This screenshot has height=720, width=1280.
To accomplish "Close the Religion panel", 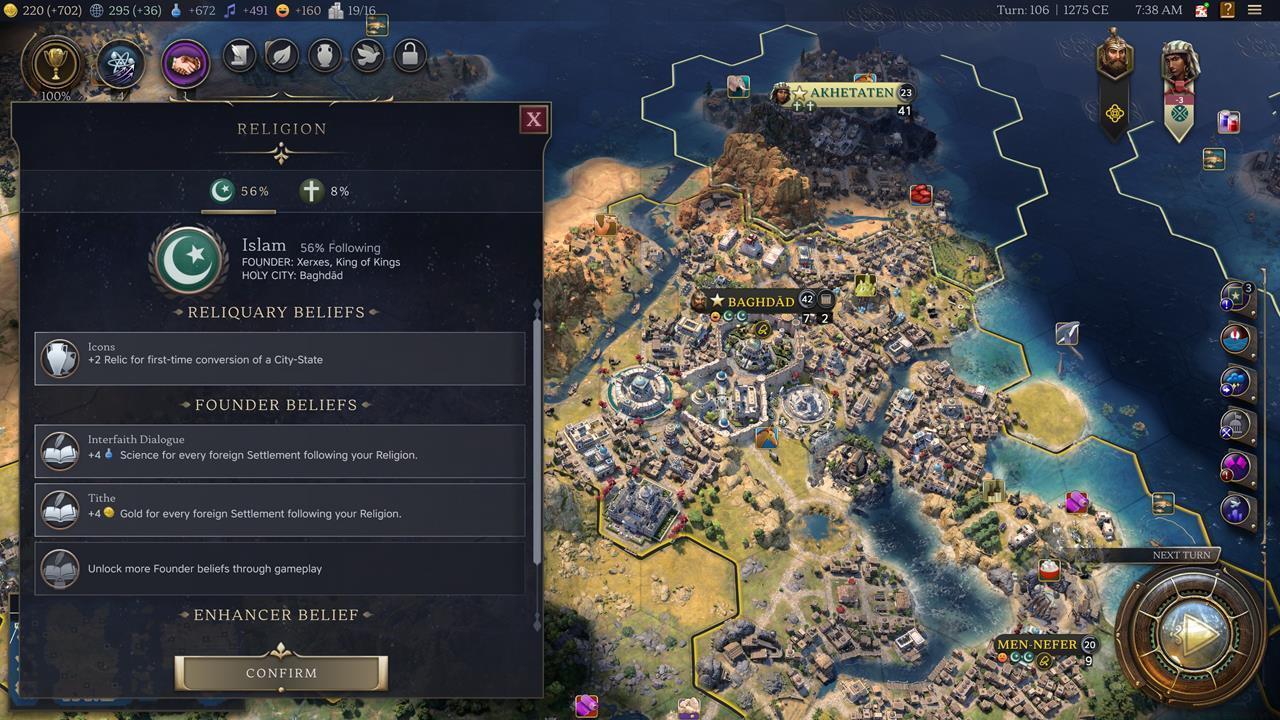I will [534, 120].
